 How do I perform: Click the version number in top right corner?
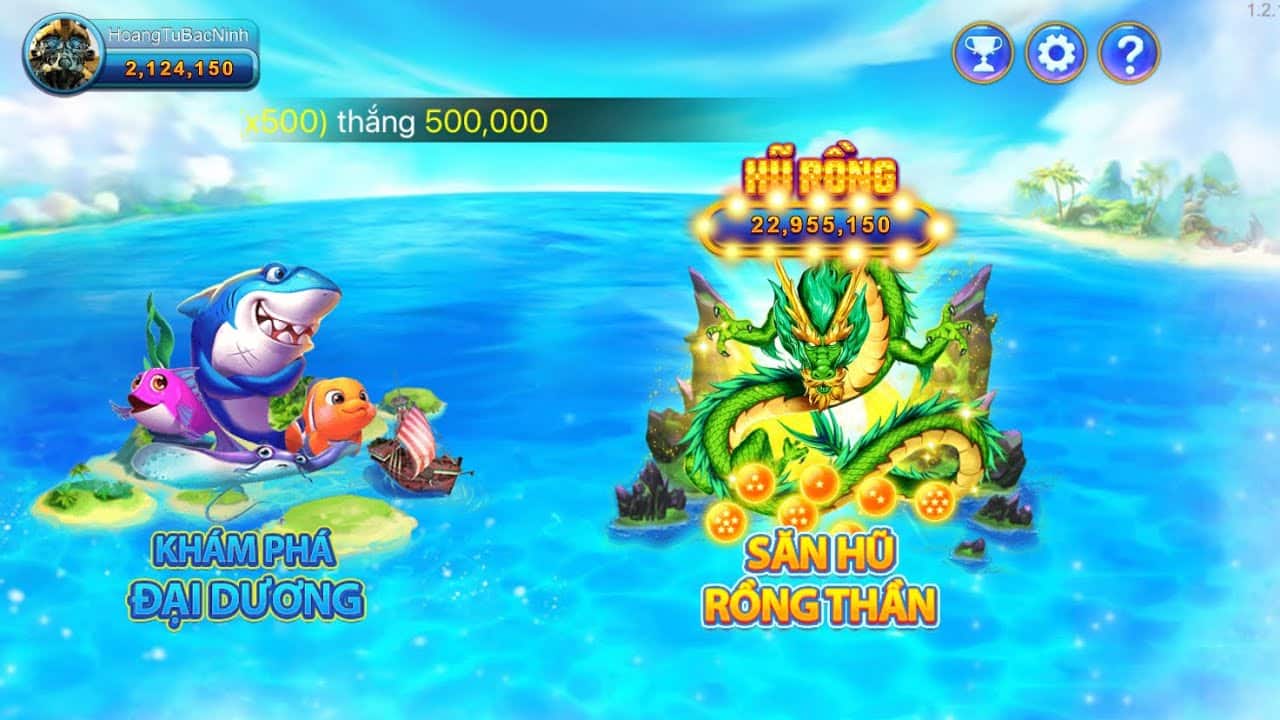coord(1261,8)
